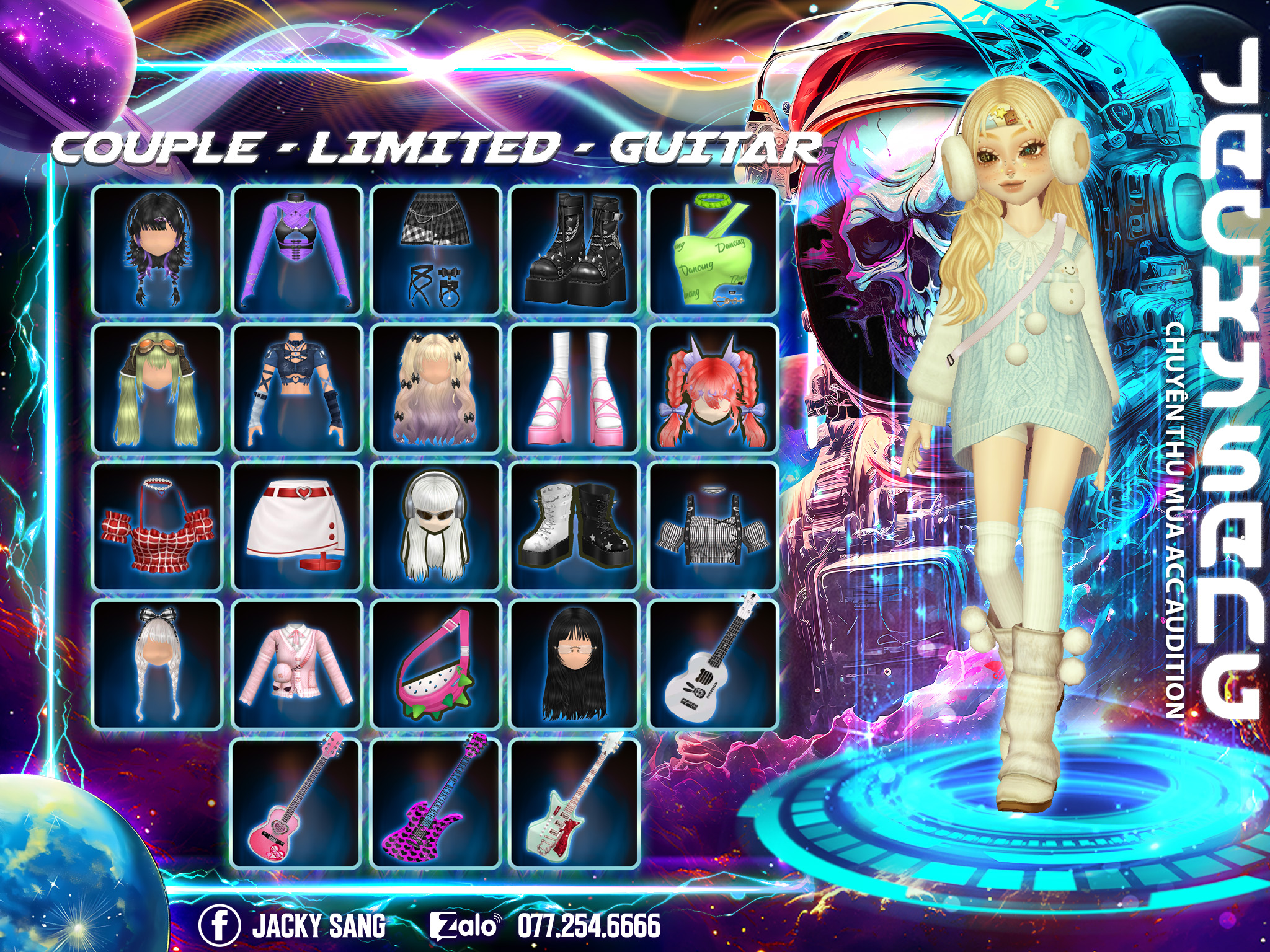Select the pink acoustic guitar slot
Image resolution: width=1270 pixels, height=952 pixels.
click(297, 803)
